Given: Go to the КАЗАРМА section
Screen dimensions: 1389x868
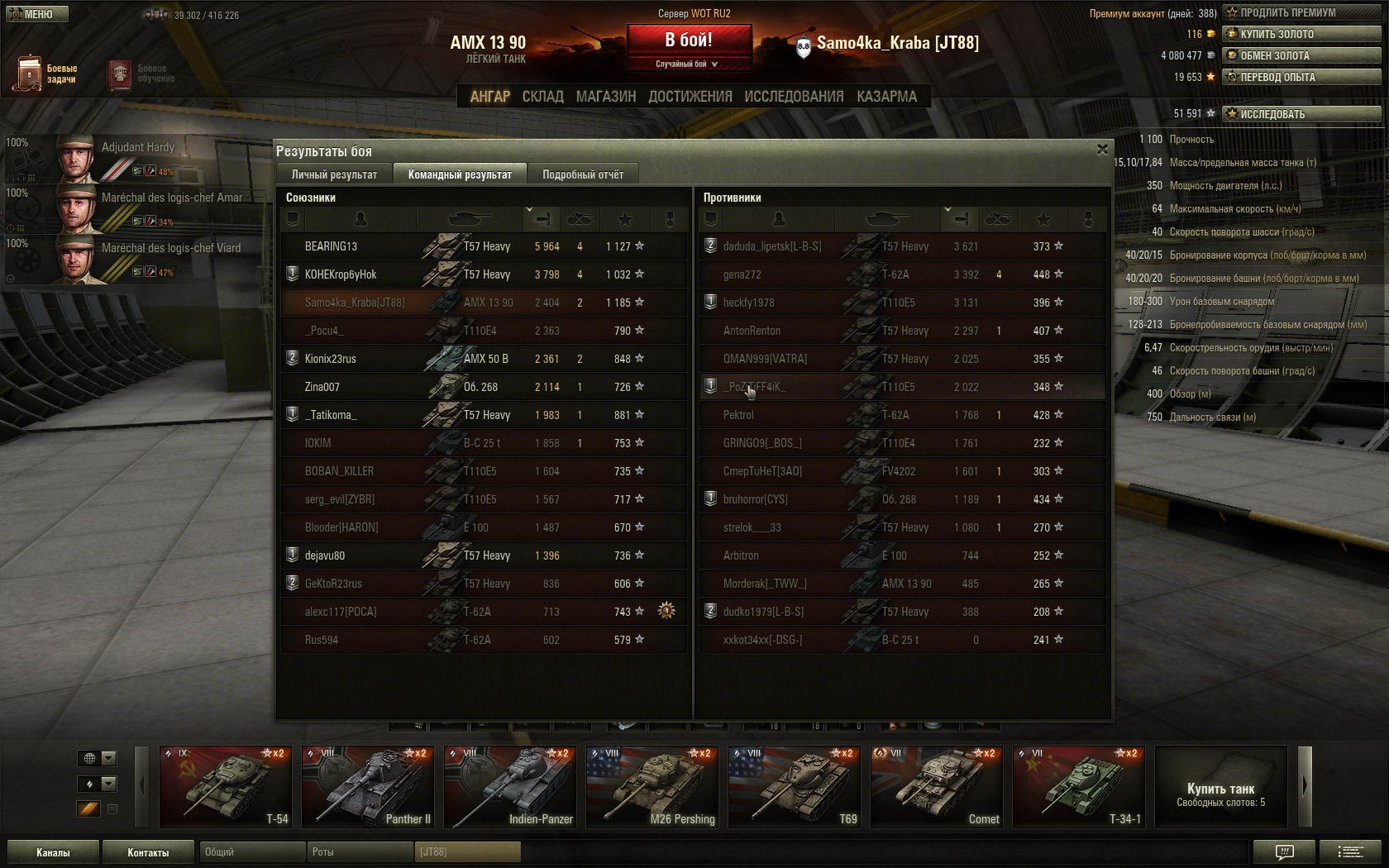Looking at the screenshot, I should point(886,97).
